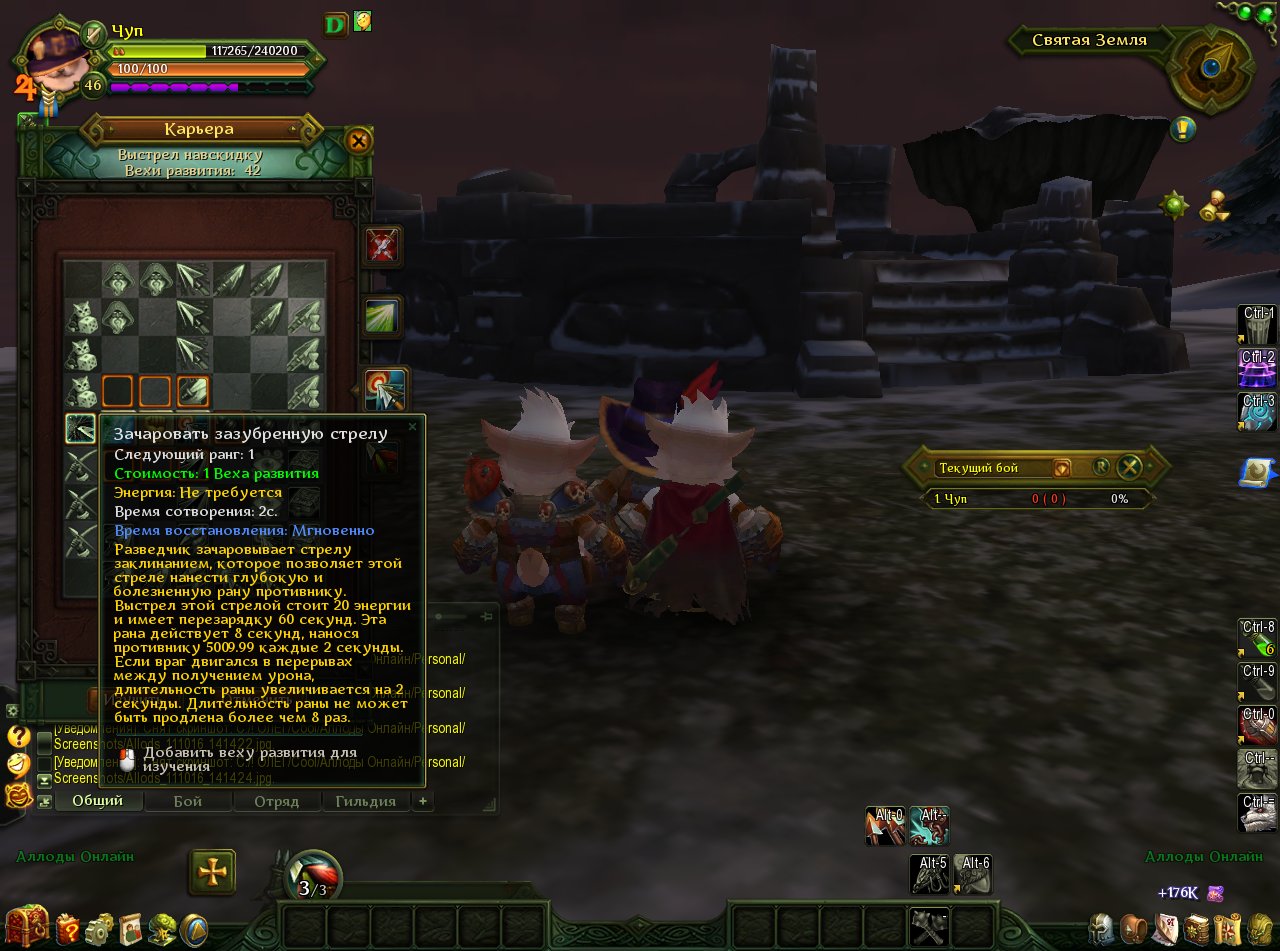Close the current battle tracker panel

1129,466
